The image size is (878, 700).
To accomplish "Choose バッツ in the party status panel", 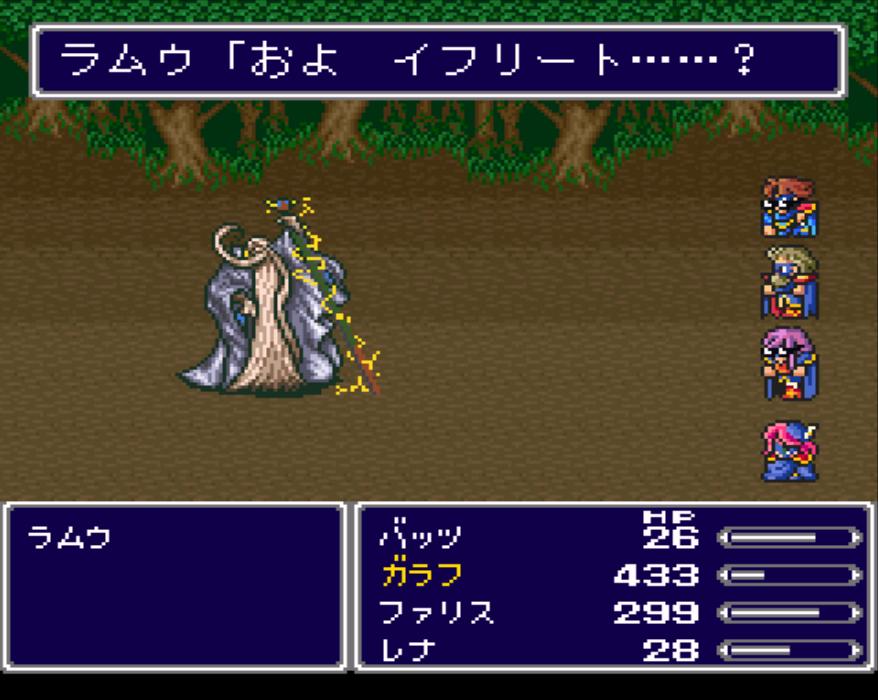I will pyautogui.click(x=420, y=538).
